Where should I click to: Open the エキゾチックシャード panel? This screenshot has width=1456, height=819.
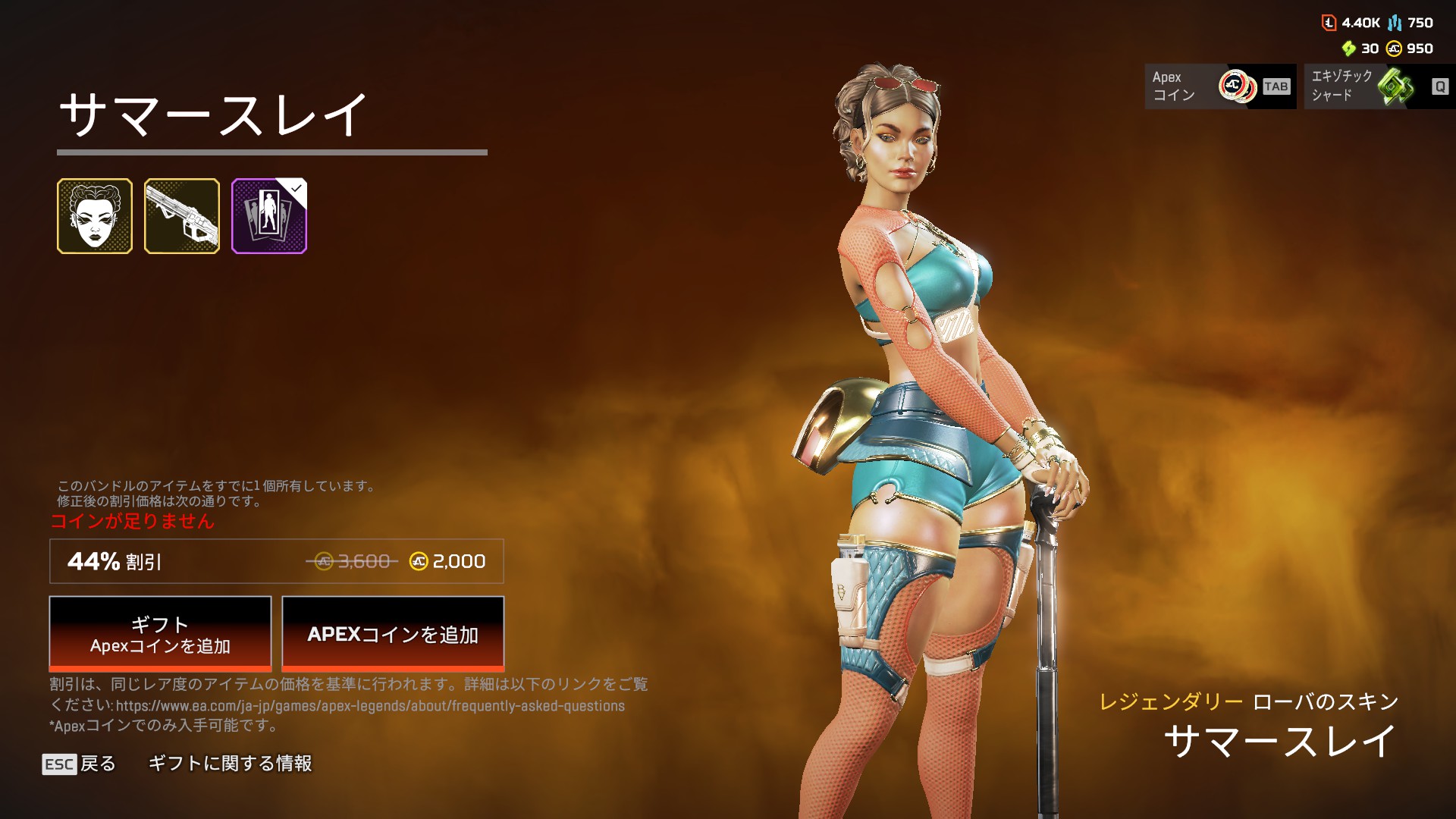[x=1379, y=86]
